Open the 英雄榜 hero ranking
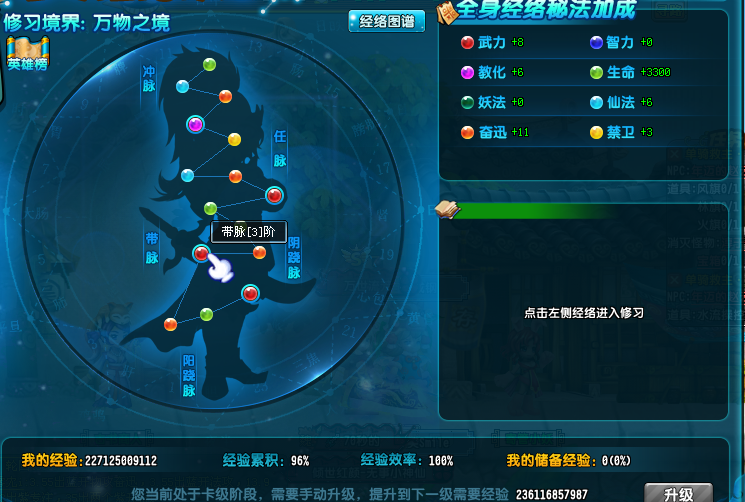 coord(28,52)
